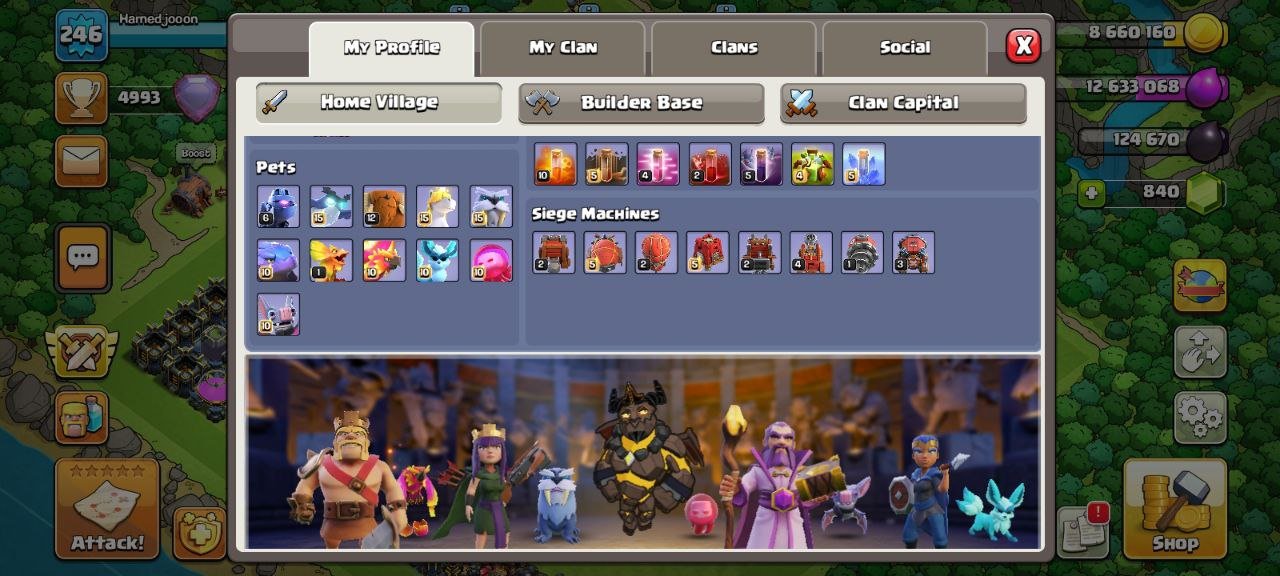Show the Home Village profile
The image size is (1280, 576).
(378, 102)
